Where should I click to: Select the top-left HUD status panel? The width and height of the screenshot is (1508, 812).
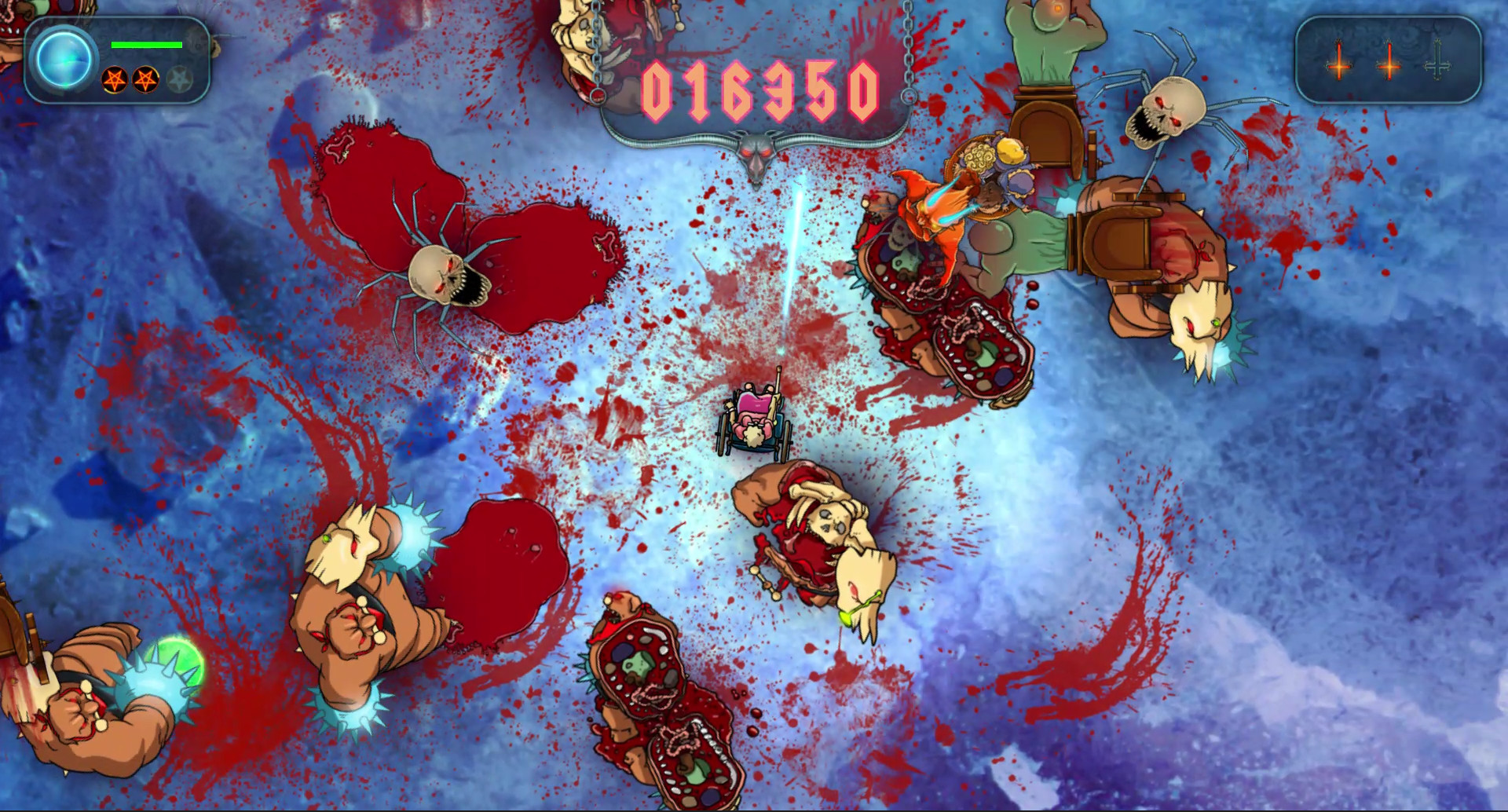tap(118, 59)
